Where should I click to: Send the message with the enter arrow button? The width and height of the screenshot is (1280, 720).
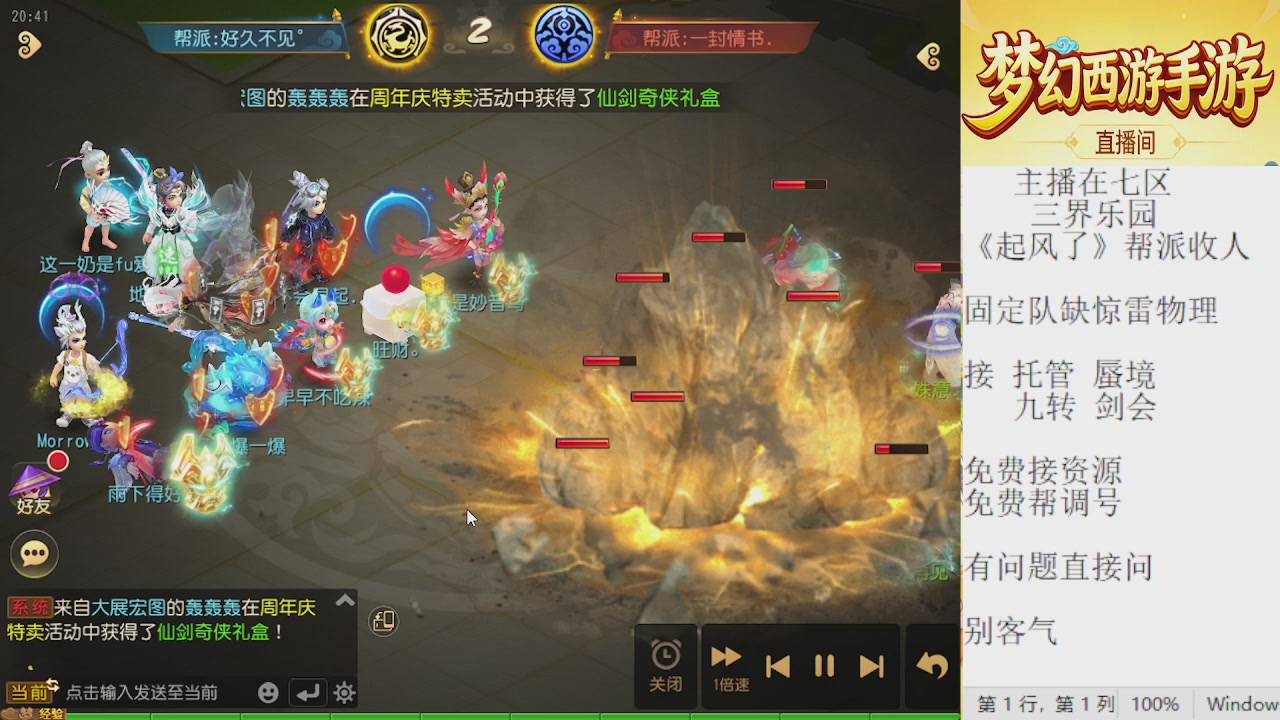click(x=308, y=691)
